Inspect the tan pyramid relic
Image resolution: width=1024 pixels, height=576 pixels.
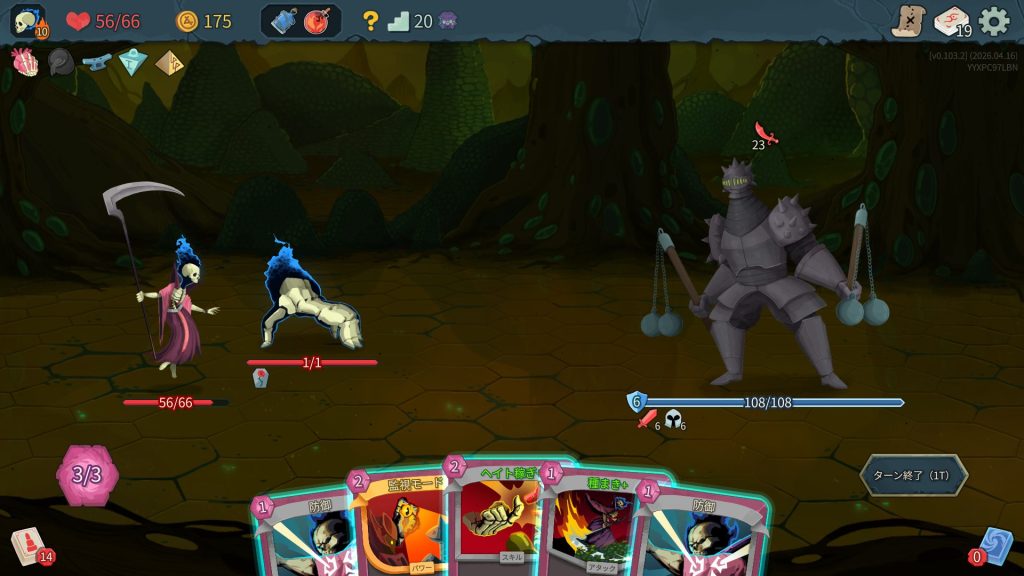click(169, 62)
